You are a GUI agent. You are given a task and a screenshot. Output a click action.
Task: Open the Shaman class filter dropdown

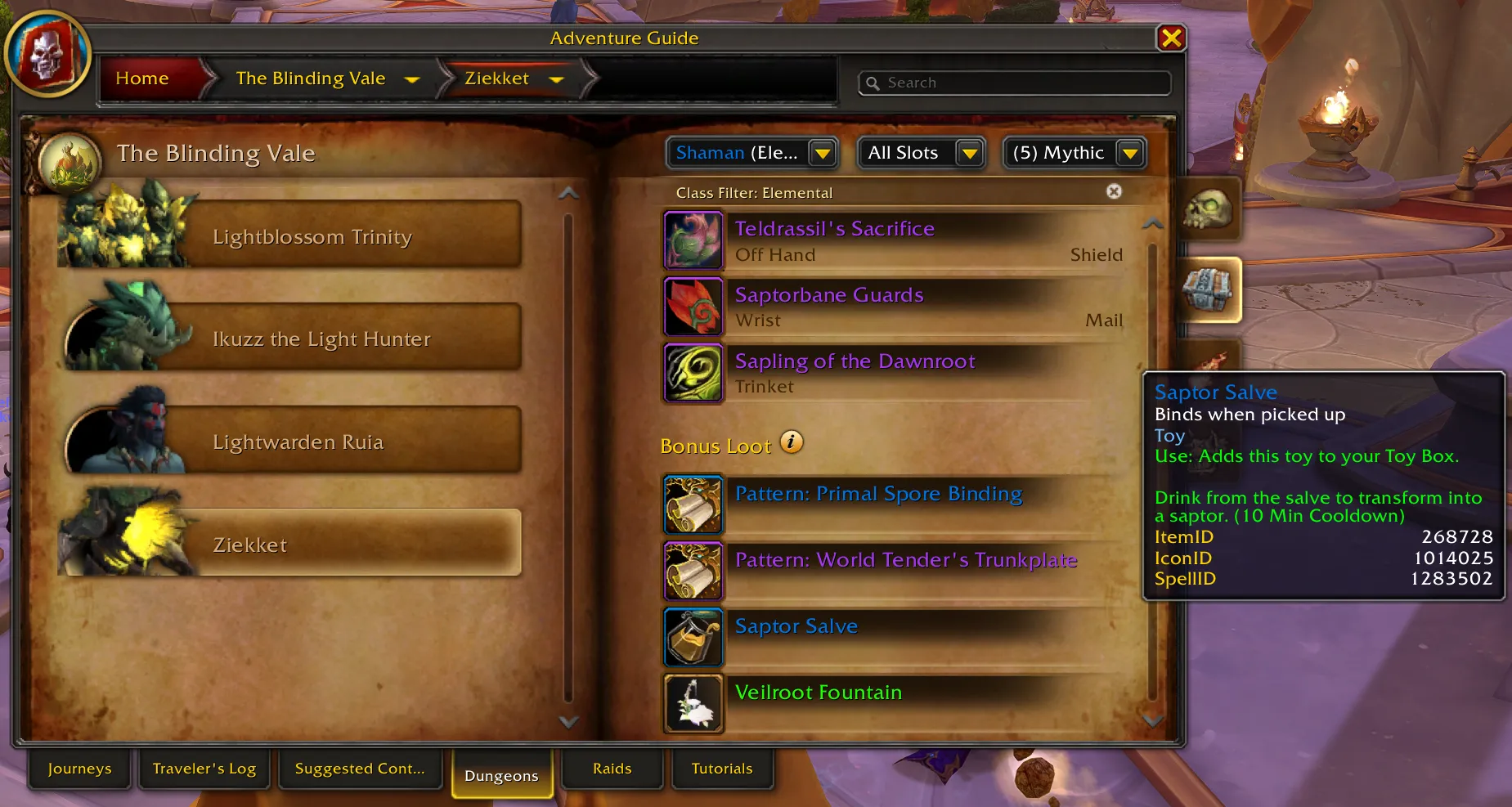(x=822, y=153)
